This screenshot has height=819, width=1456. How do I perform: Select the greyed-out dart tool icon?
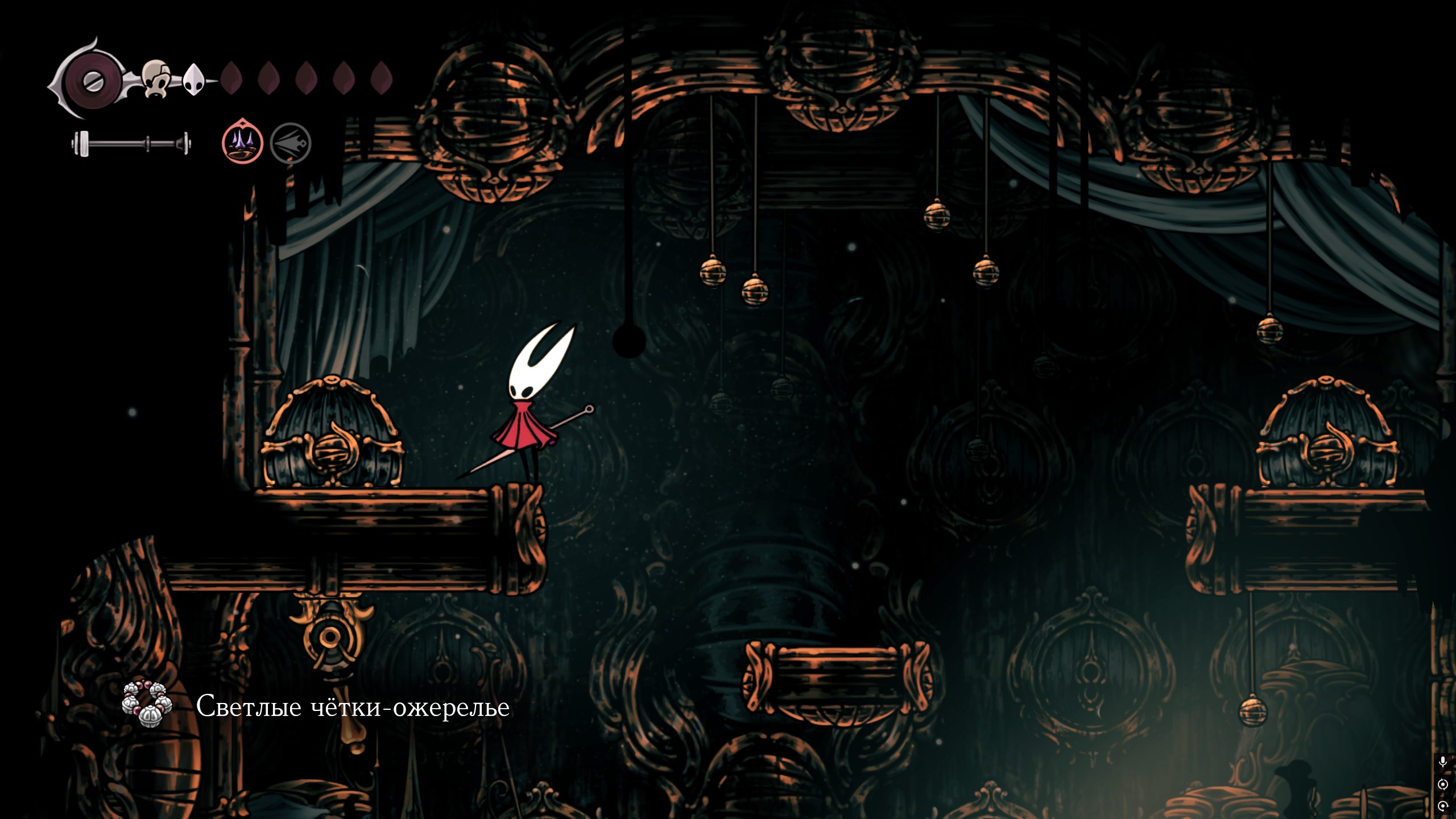point(291,143)
